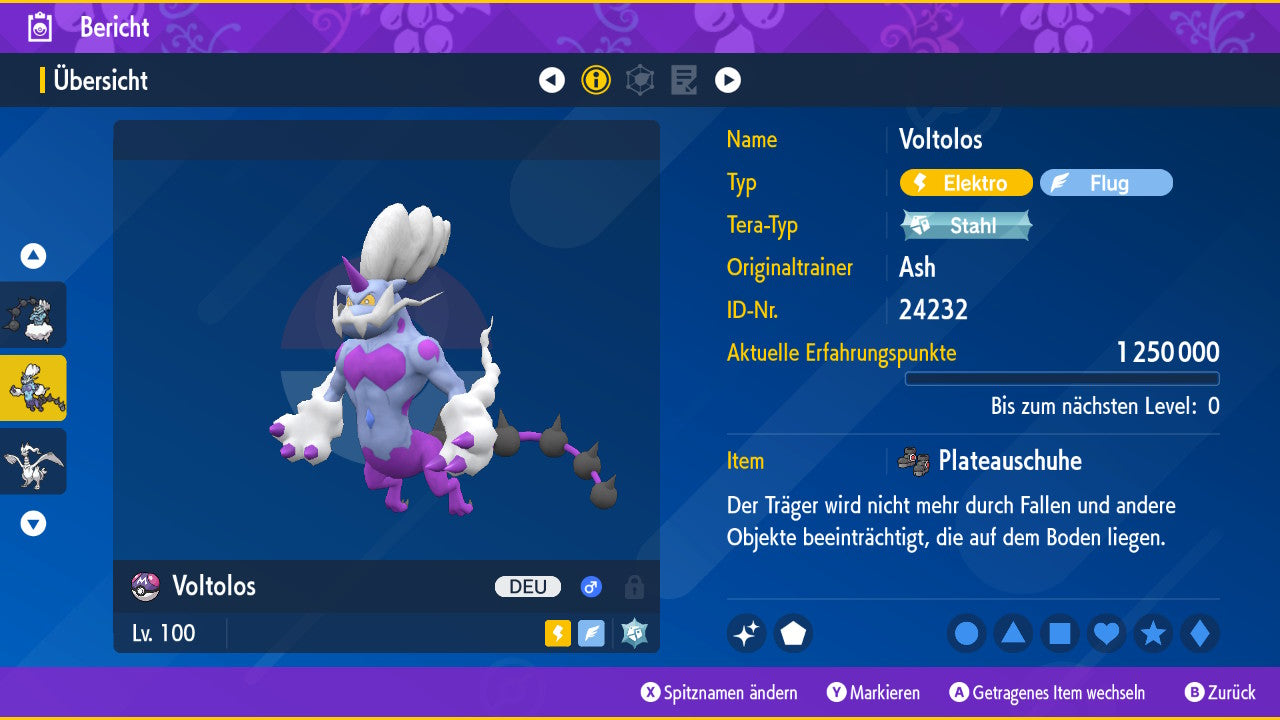Image resolution: width=1280 pixels, height=720 pixels.
Task: Switch to the hexagon stats tab
Action: [x=640, y=80]
